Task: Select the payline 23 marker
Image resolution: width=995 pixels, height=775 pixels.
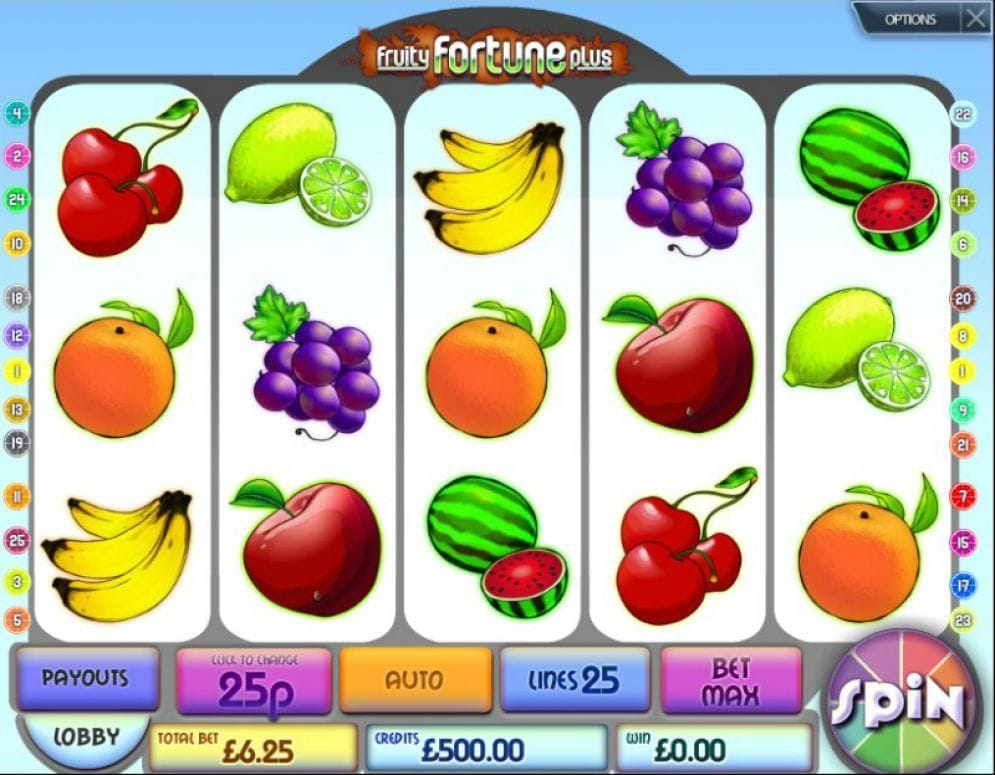Action: (x=963, y=621)
